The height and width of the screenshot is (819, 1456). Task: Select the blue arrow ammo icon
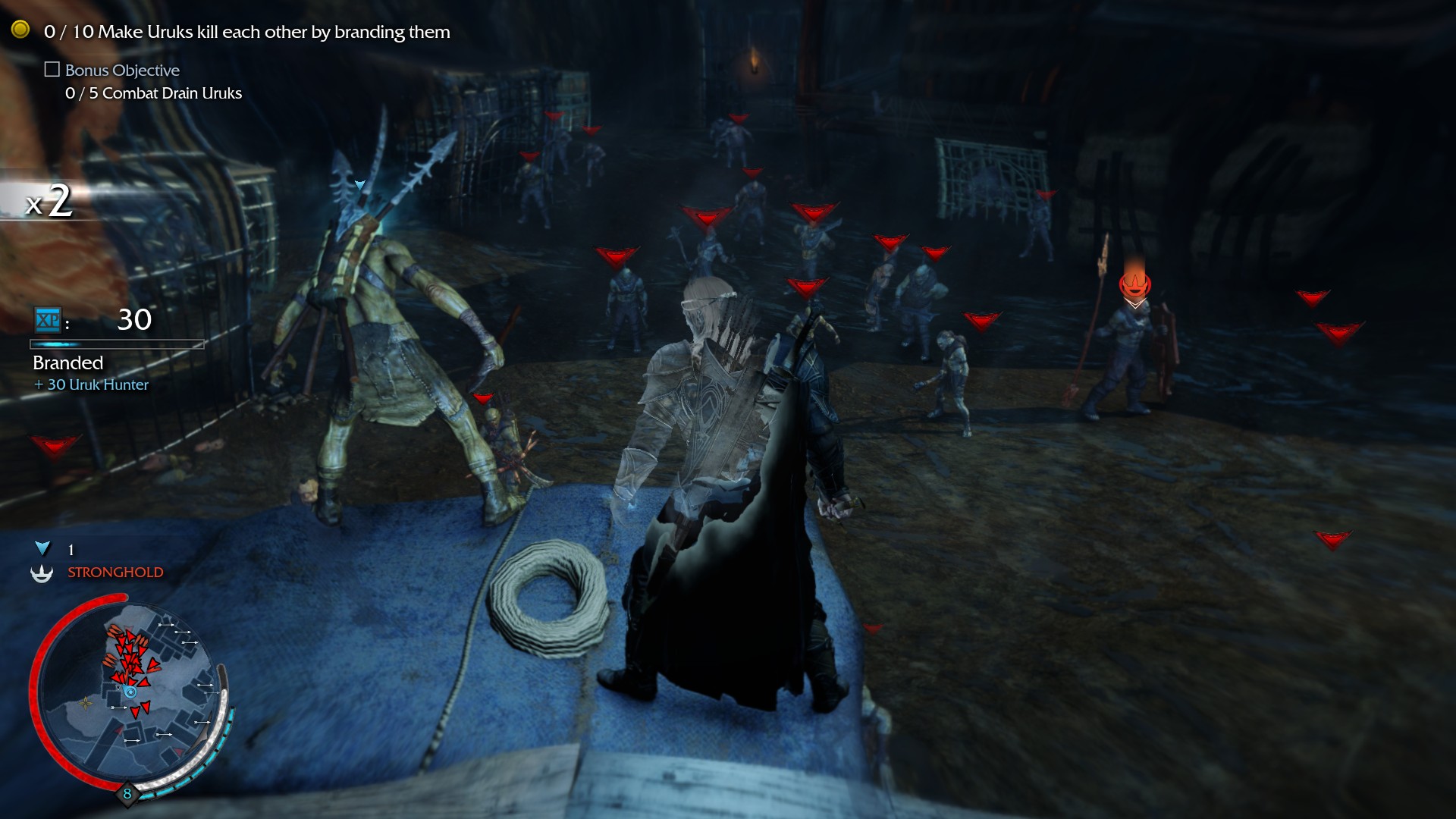tap(42, 548)
